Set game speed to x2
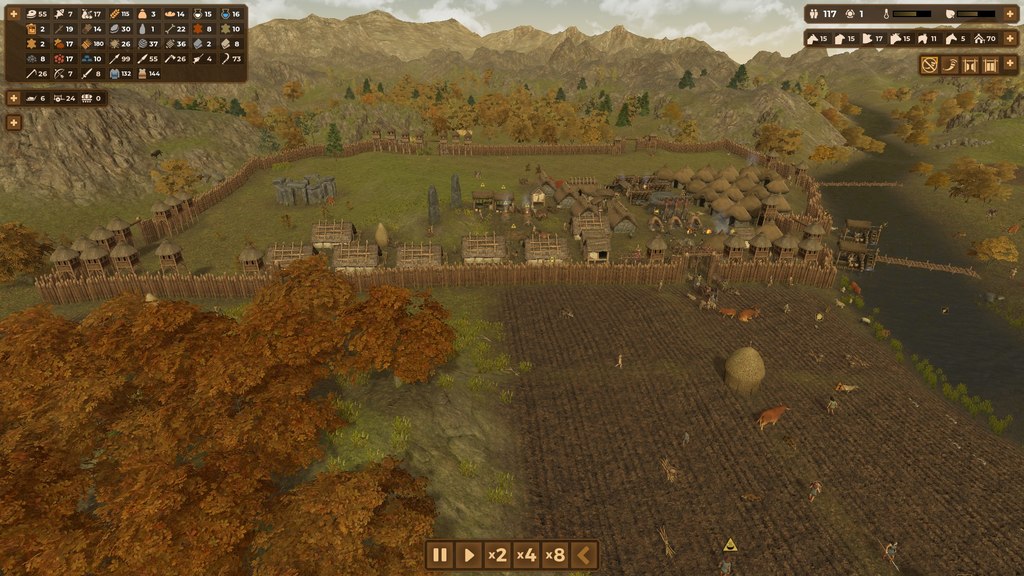 (497, 555)
